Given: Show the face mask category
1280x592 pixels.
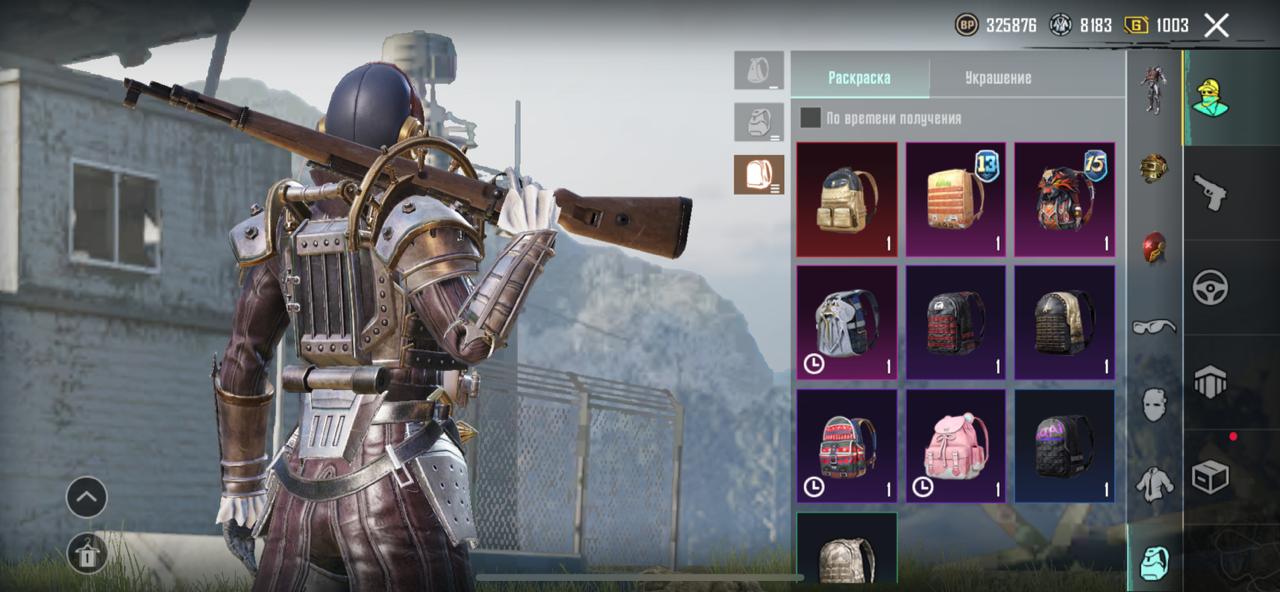Looking at the screenshot, I should 1154,405.
